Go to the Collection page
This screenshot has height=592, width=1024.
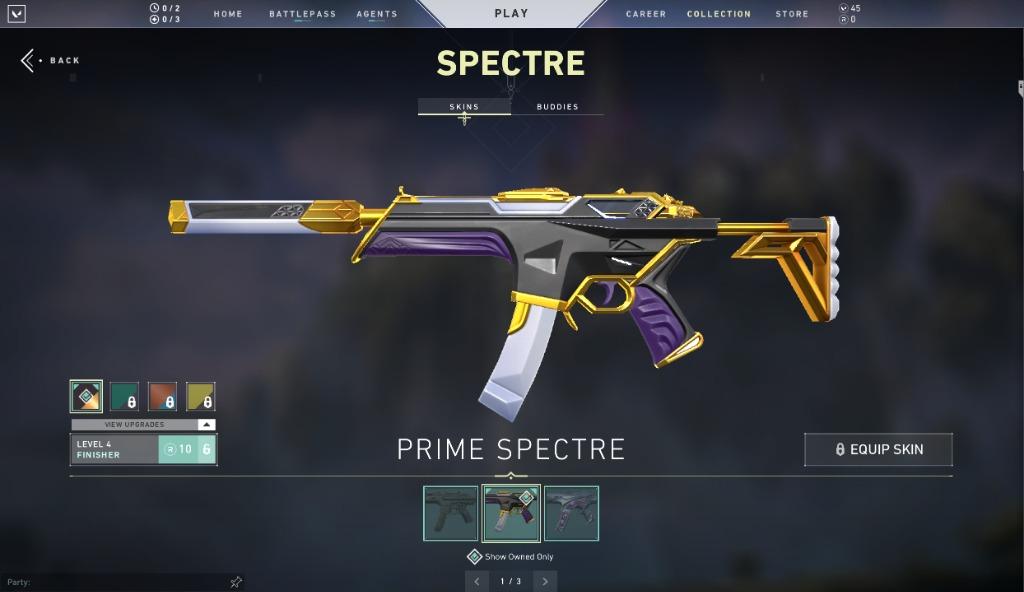[x=718, y=14]
